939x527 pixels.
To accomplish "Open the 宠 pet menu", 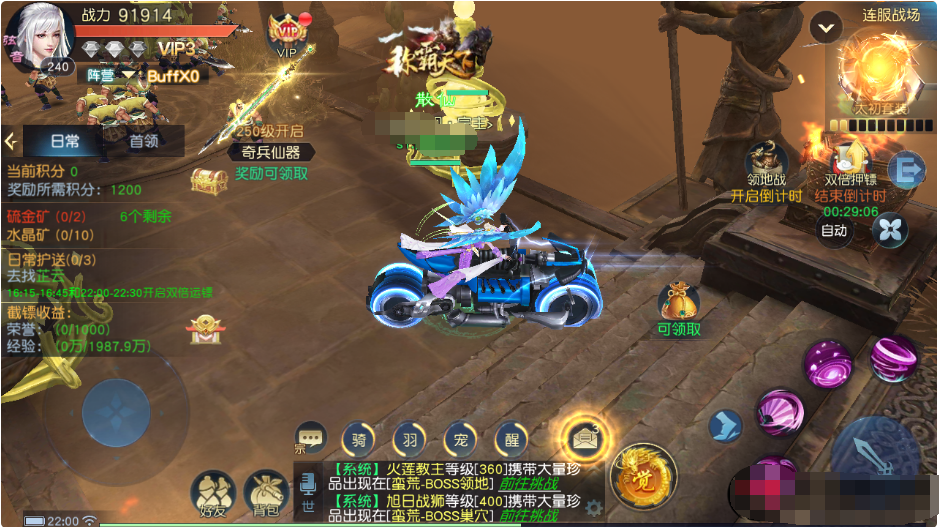I will (461, 438).
